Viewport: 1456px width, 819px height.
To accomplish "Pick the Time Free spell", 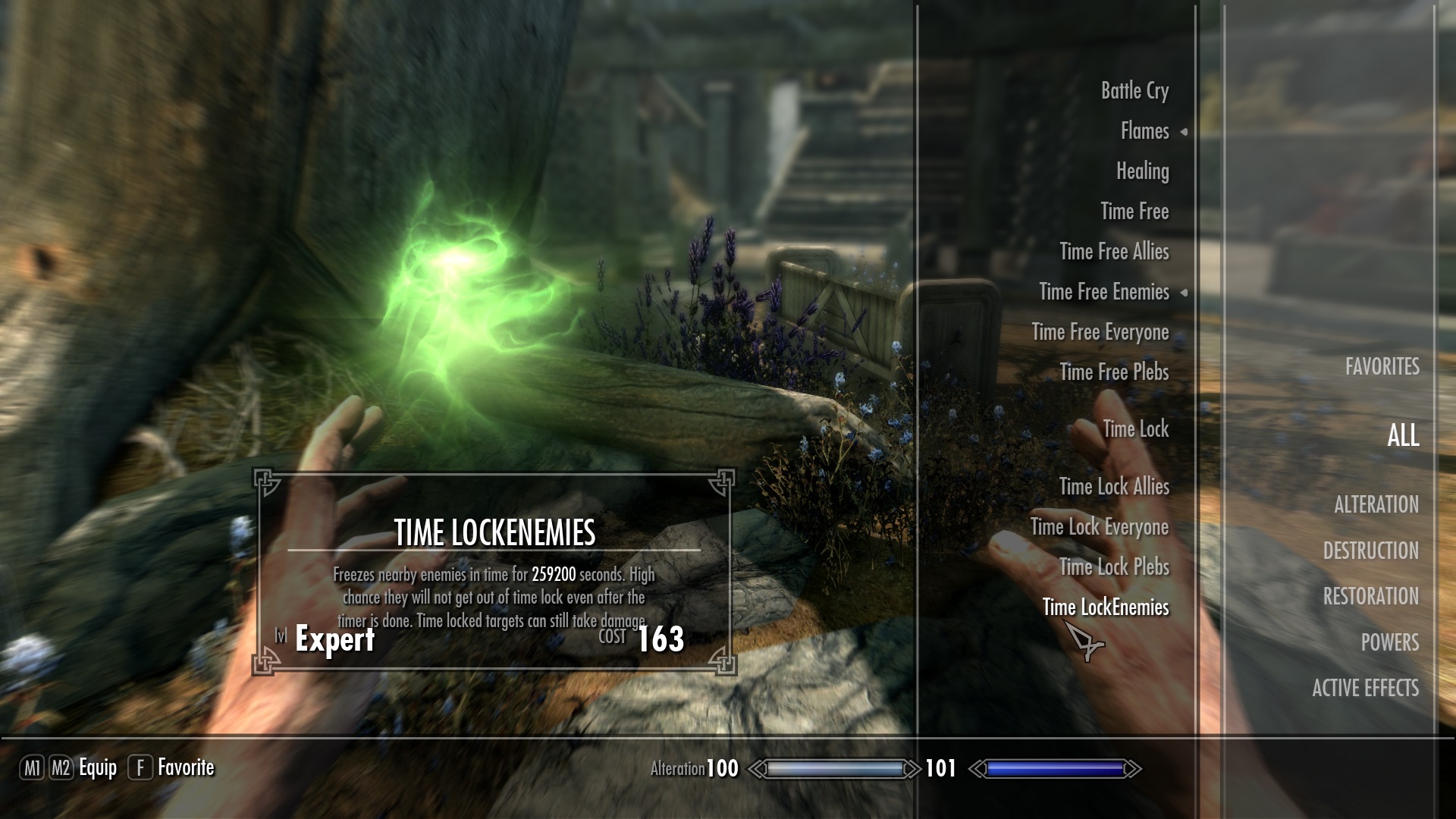I will [1134, 212].
